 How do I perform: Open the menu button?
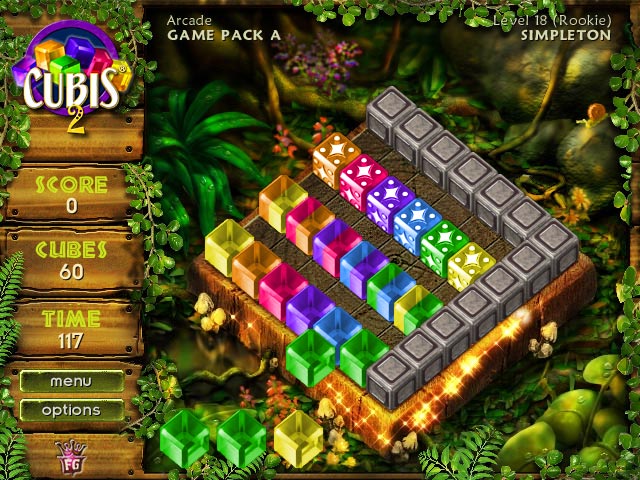pyautogui.click(x=71, y=381)
